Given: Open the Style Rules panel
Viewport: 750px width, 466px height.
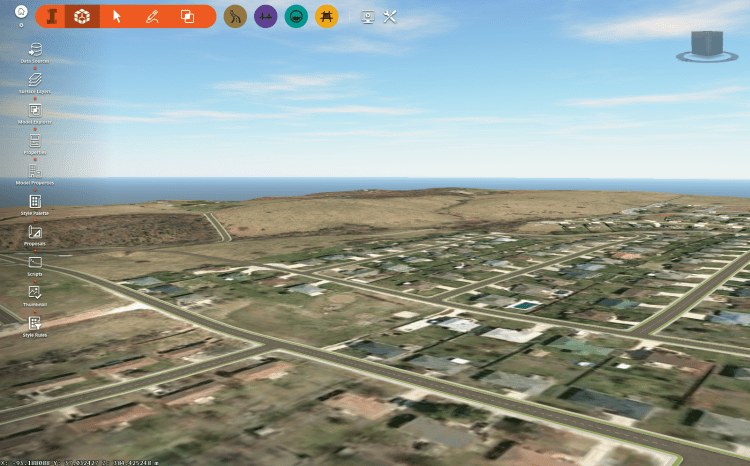Looking at the screenshot, I should tap(35, 324).
